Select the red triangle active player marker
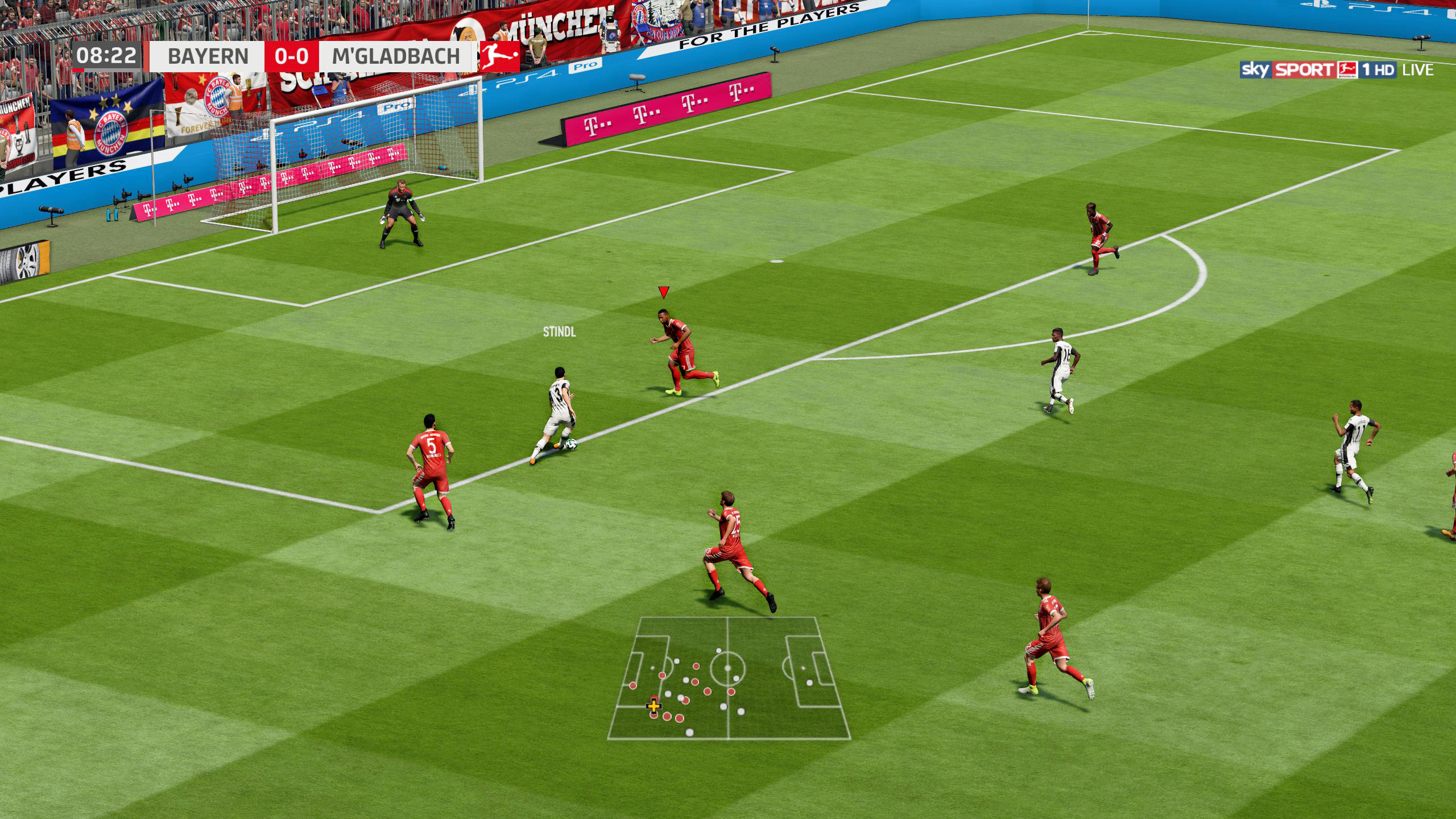Viewport: 1456px width, 819px height. point(663,292)
